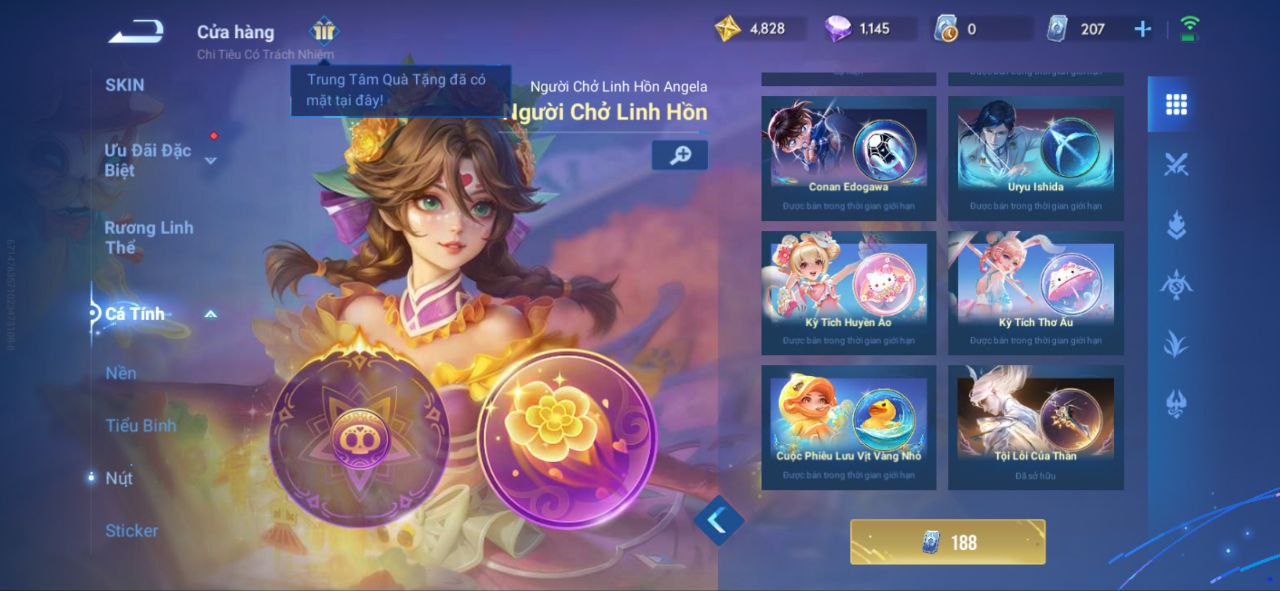
Task: Open the gift center icon
Action: point(324,30)
